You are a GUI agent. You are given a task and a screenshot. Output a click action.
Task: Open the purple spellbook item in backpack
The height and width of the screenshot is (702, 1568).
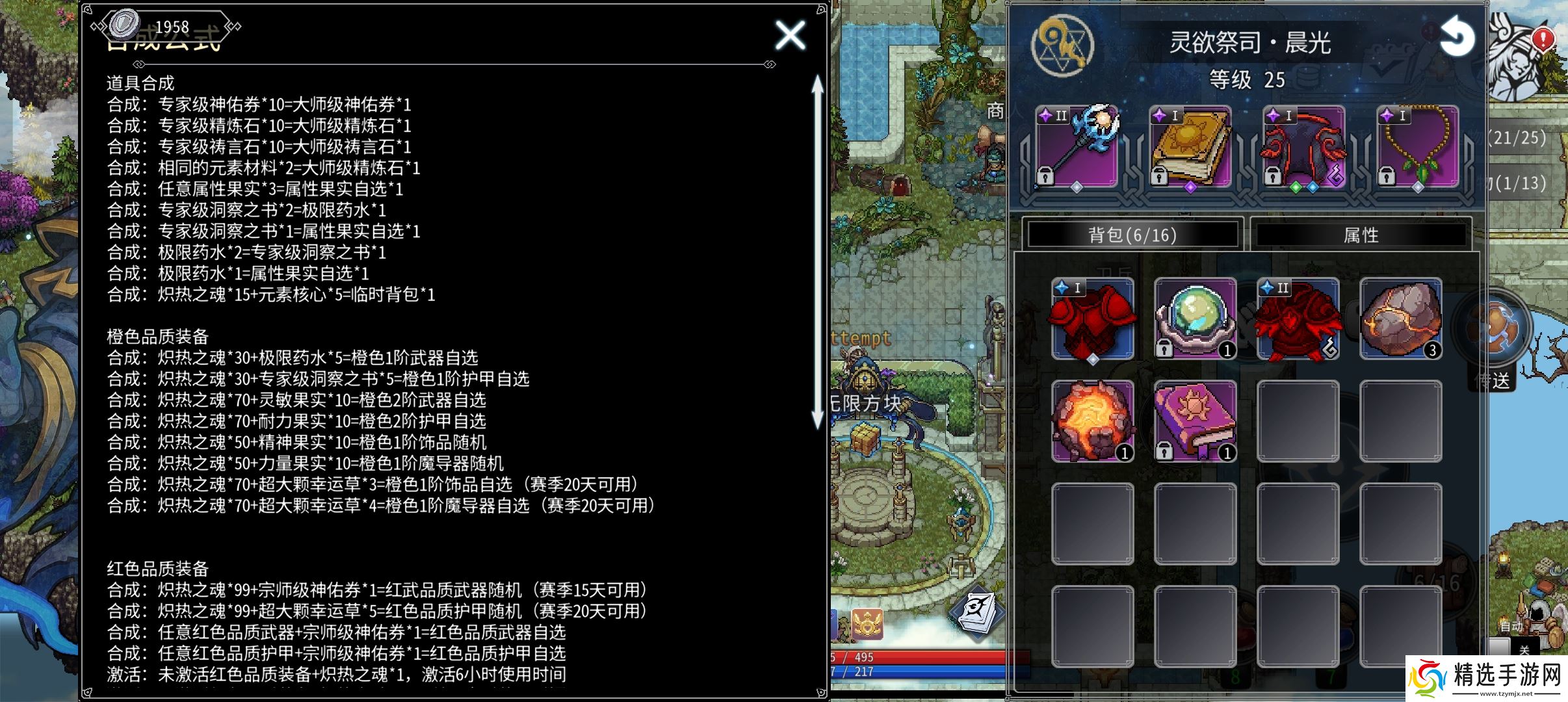tap(1195, 421)
